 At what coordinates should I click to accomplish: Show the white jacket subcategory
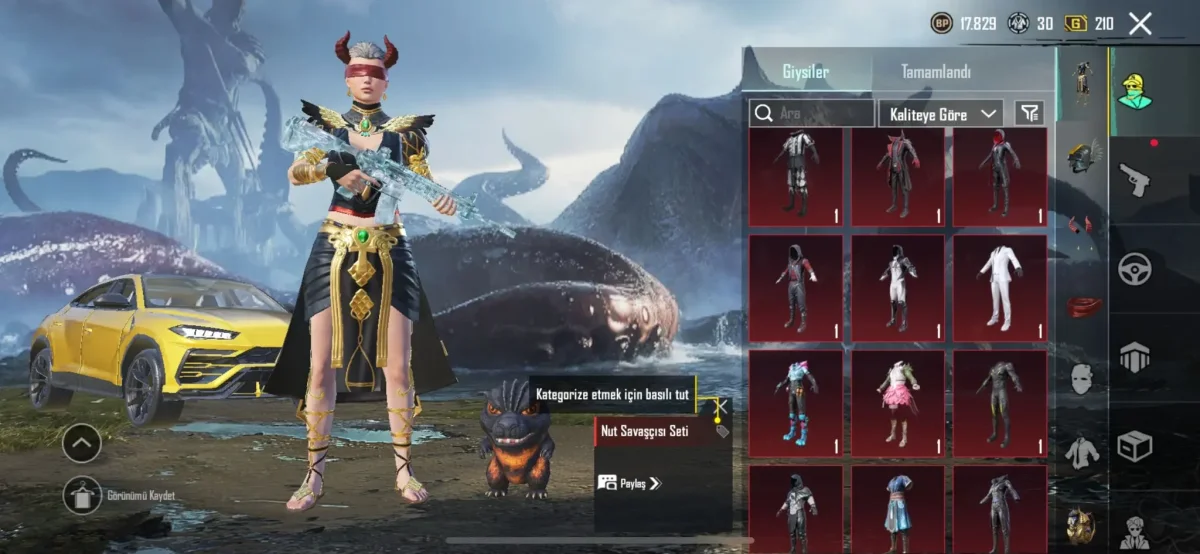(x=1082, y=452)
